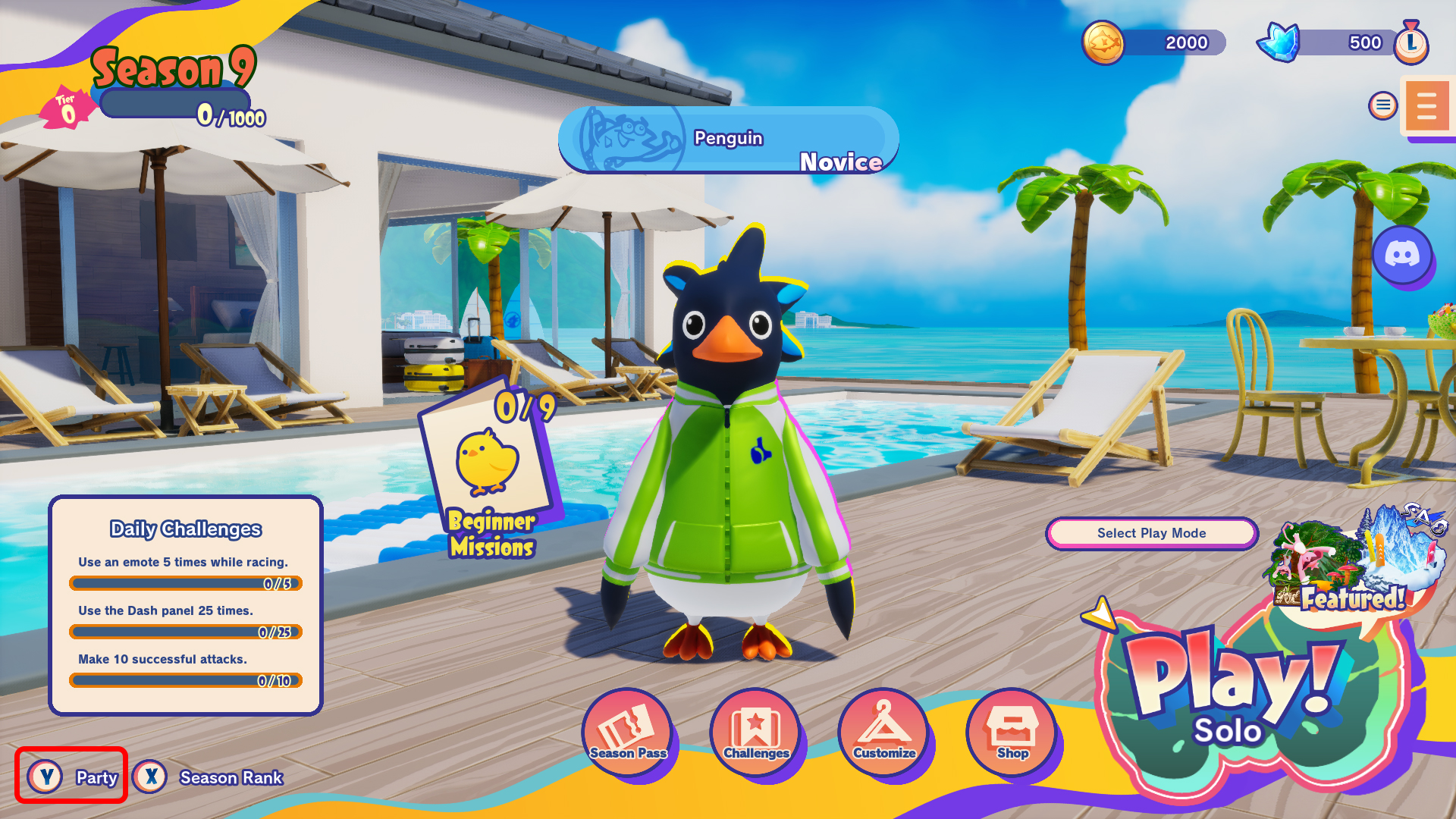Open the Customize wardrobe

tap(884, 732)
